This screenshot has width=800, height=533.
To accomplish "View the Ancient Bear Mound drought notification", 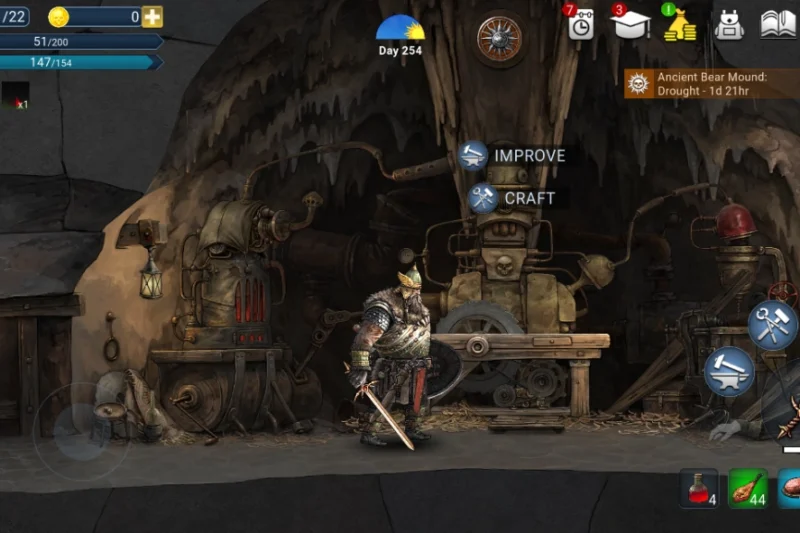I will point(712,84).
